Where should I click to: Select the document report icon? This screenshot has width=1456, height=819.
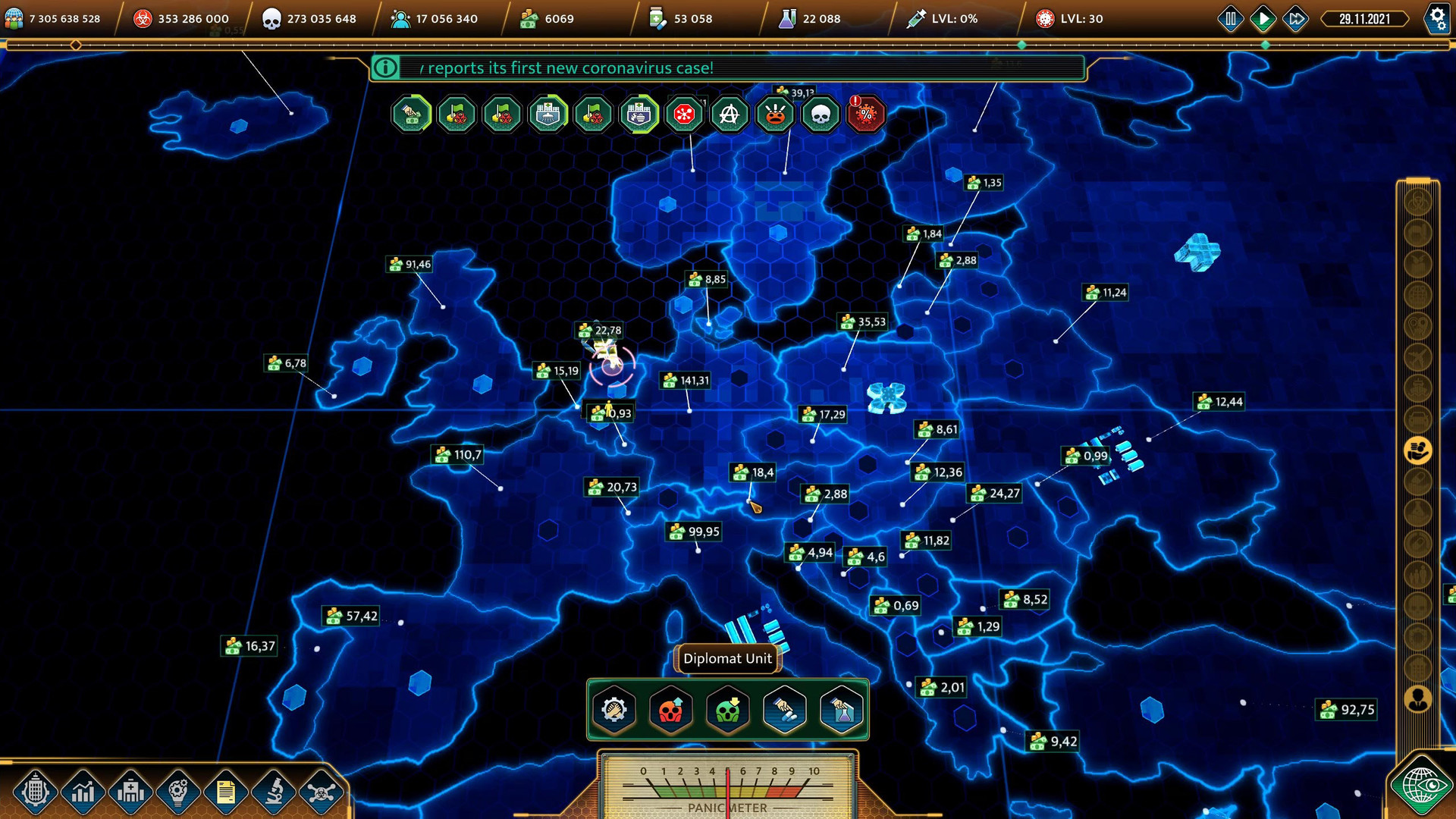click(224, 792)
